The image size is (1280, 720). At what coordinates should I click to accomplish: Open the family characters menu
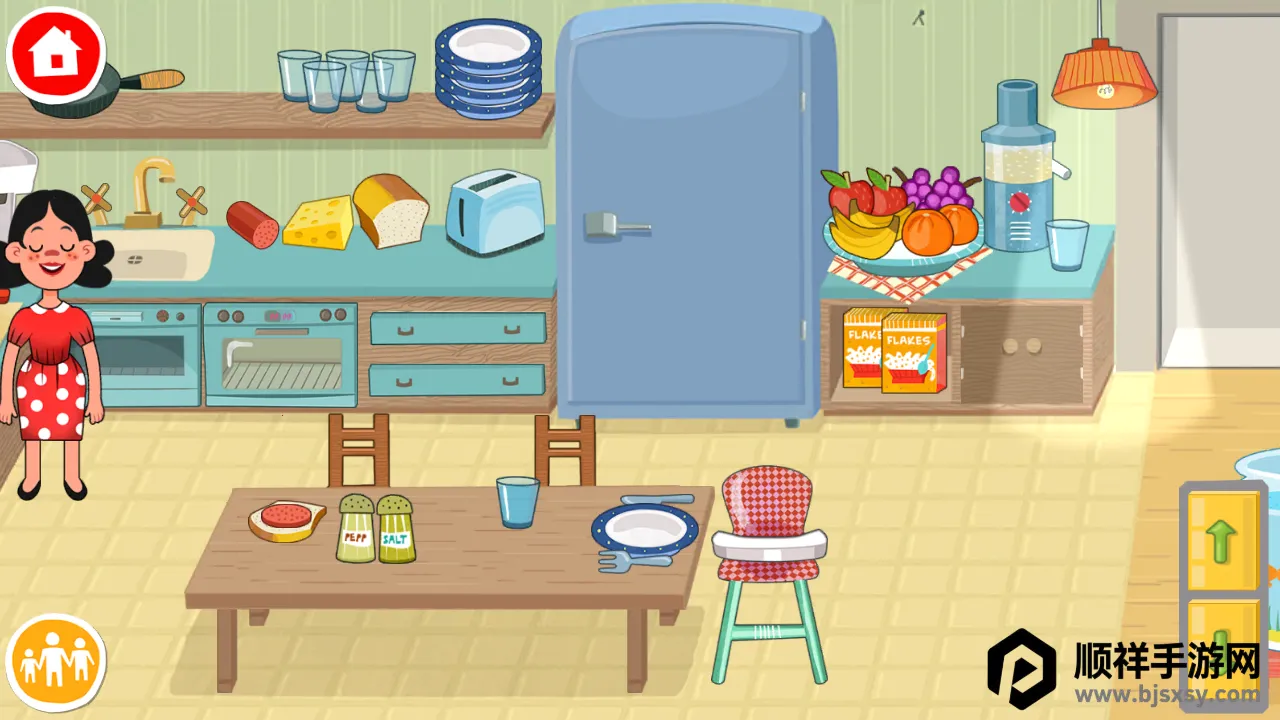pos(56,662)
